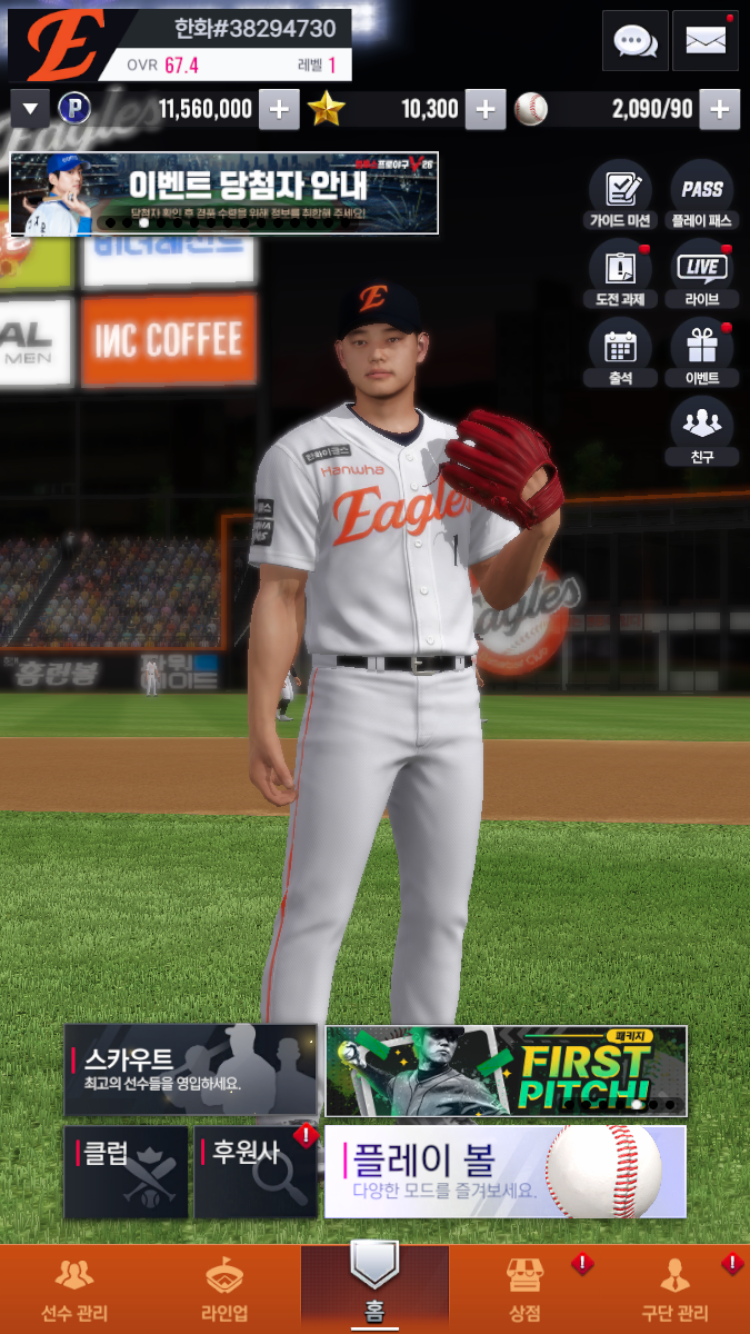Open the mailbox envelope icon
The width and height of the screenshot is (750, 1334).
tap(705, 41)
